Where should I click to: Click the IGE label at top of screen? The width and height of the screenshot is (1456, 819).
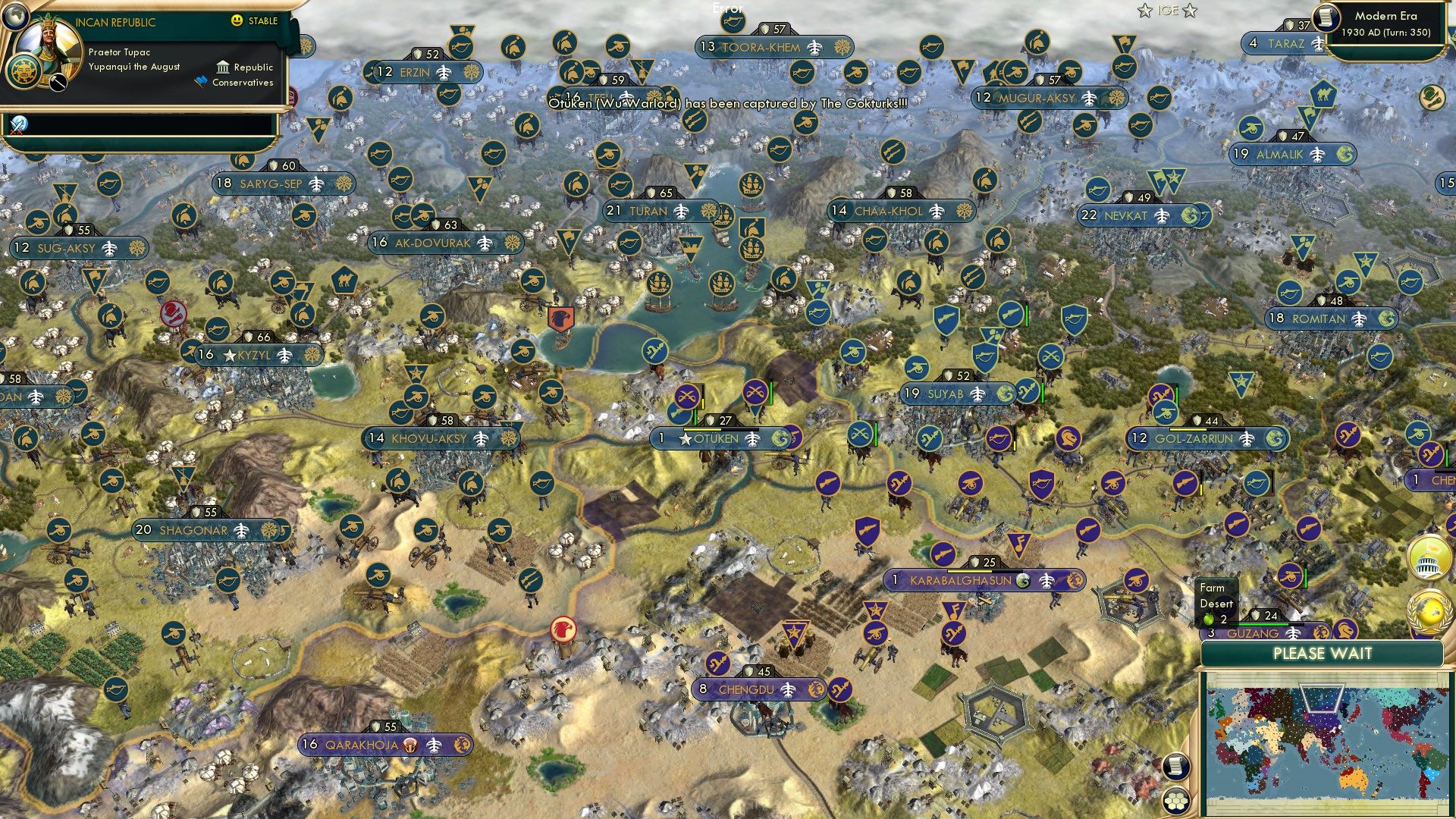pos(1169,11)
